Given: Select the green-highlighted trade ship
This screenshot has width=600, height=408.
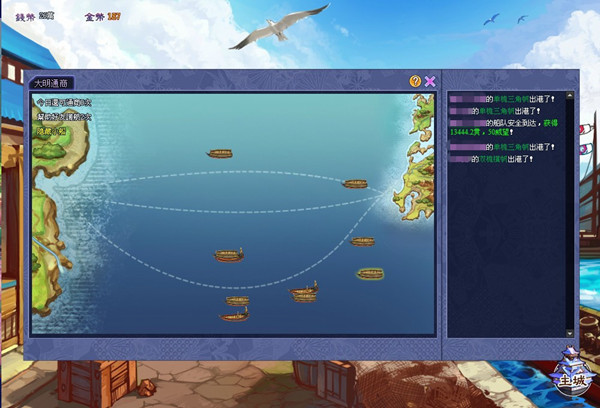Looking at the screenshot, I should pyautogui.click(x=370, y=273).
